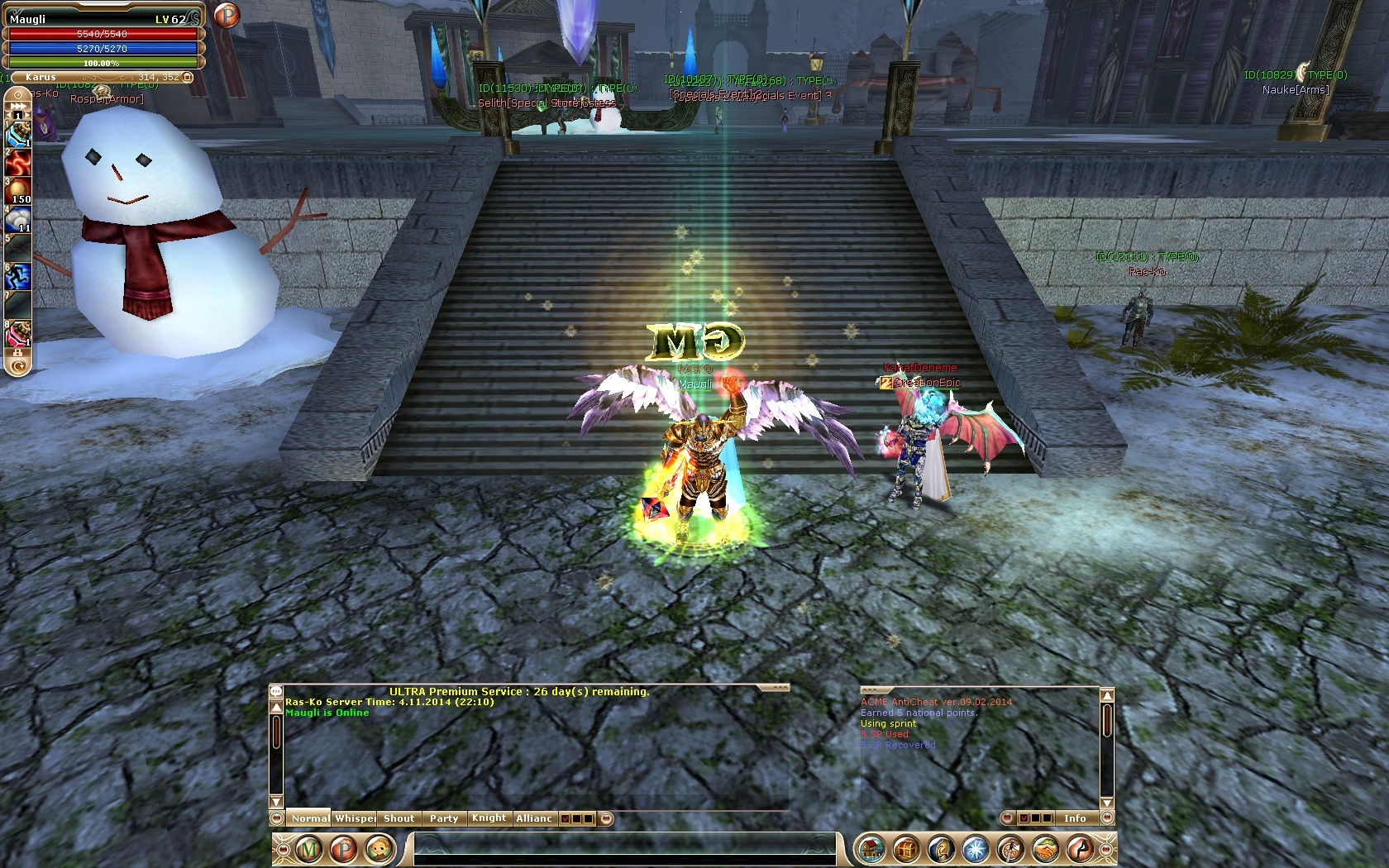The height and width of the screenshot is (868, 1389).
Task: Use the red swirl skill in slot 2
Action: pyautogui.click(x=18, y=163)
